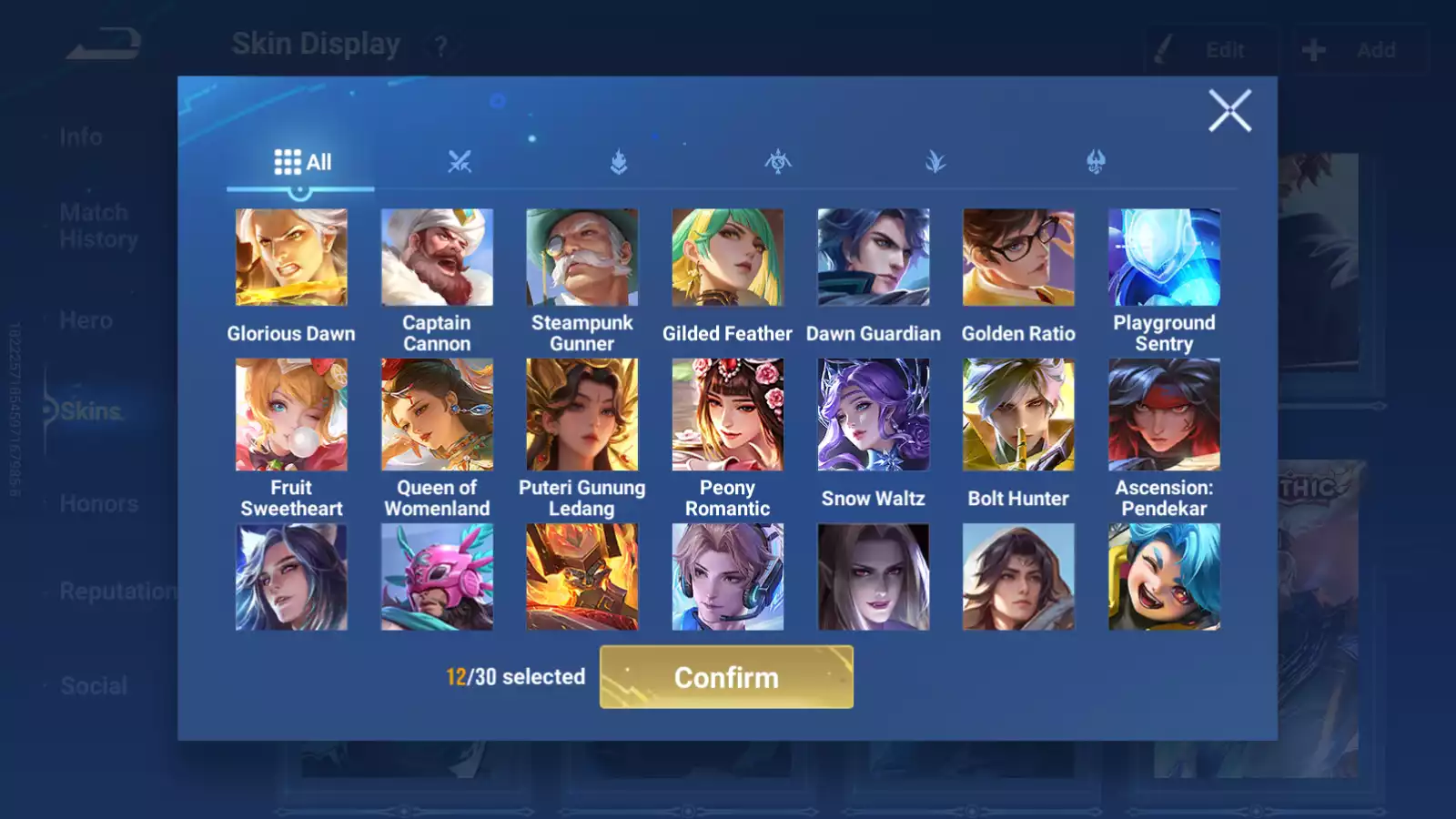Select the Bolt Hunter skin
Screen dimensions: 1456x819
click(1018, 415)
